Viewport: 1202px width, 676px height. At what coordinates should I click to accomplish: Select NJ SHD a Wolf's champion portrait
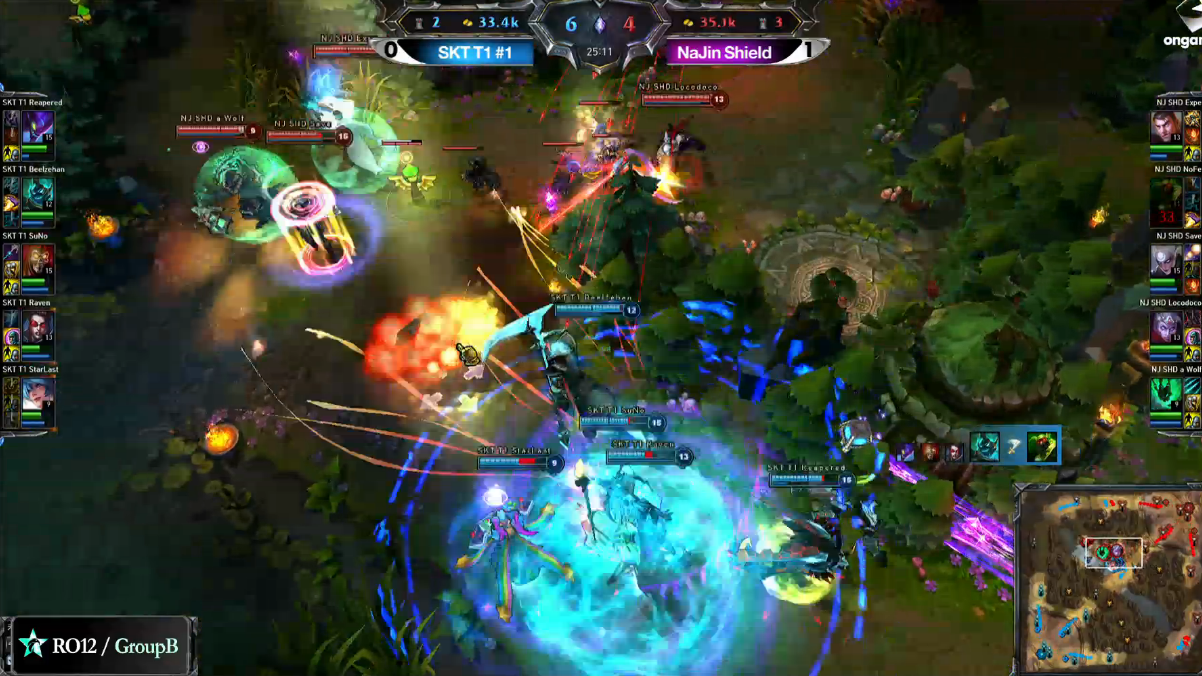pos(1165,395)
